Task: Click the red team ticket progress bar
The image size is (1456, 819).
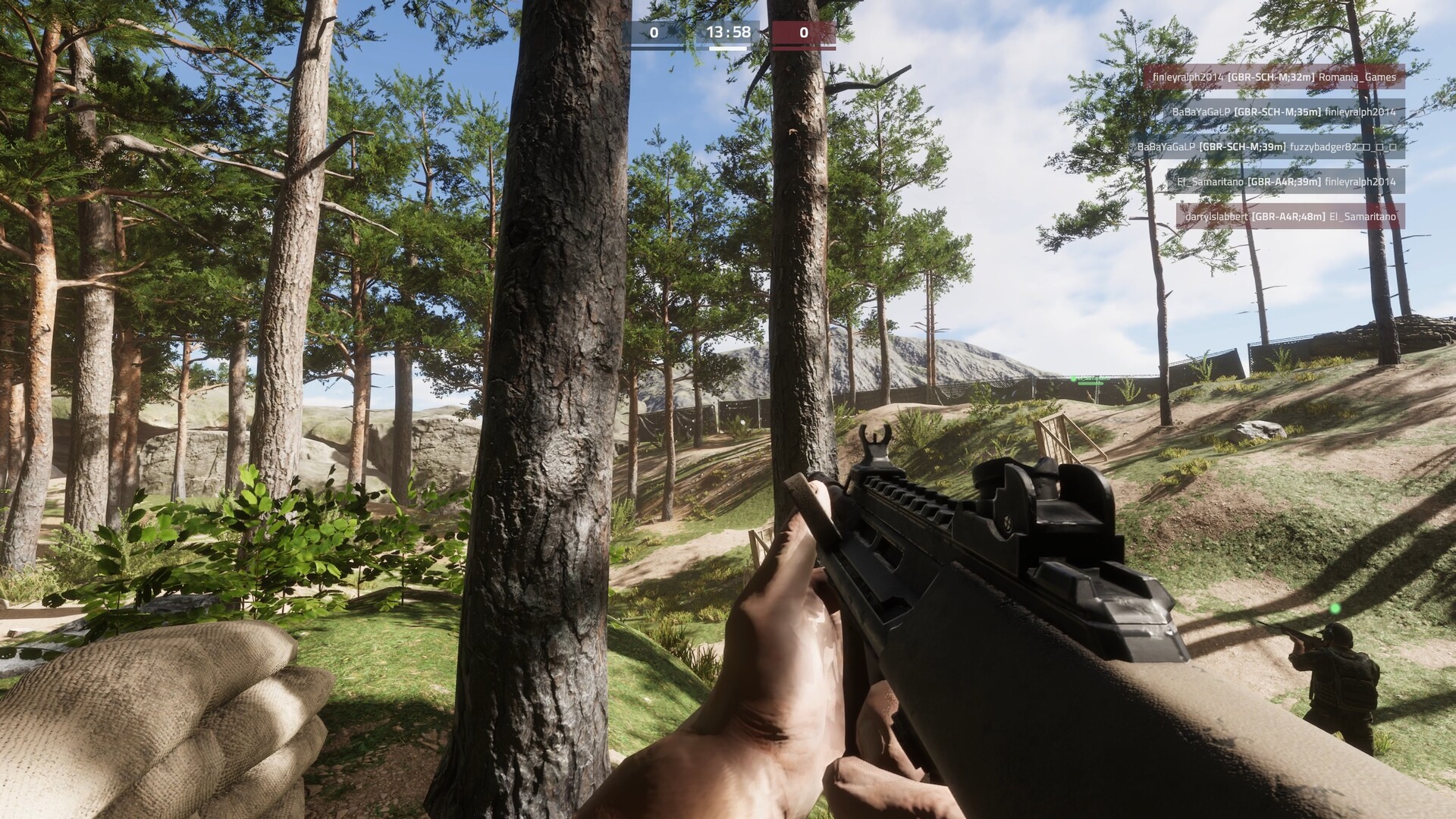Action: (x=803, y=48)
